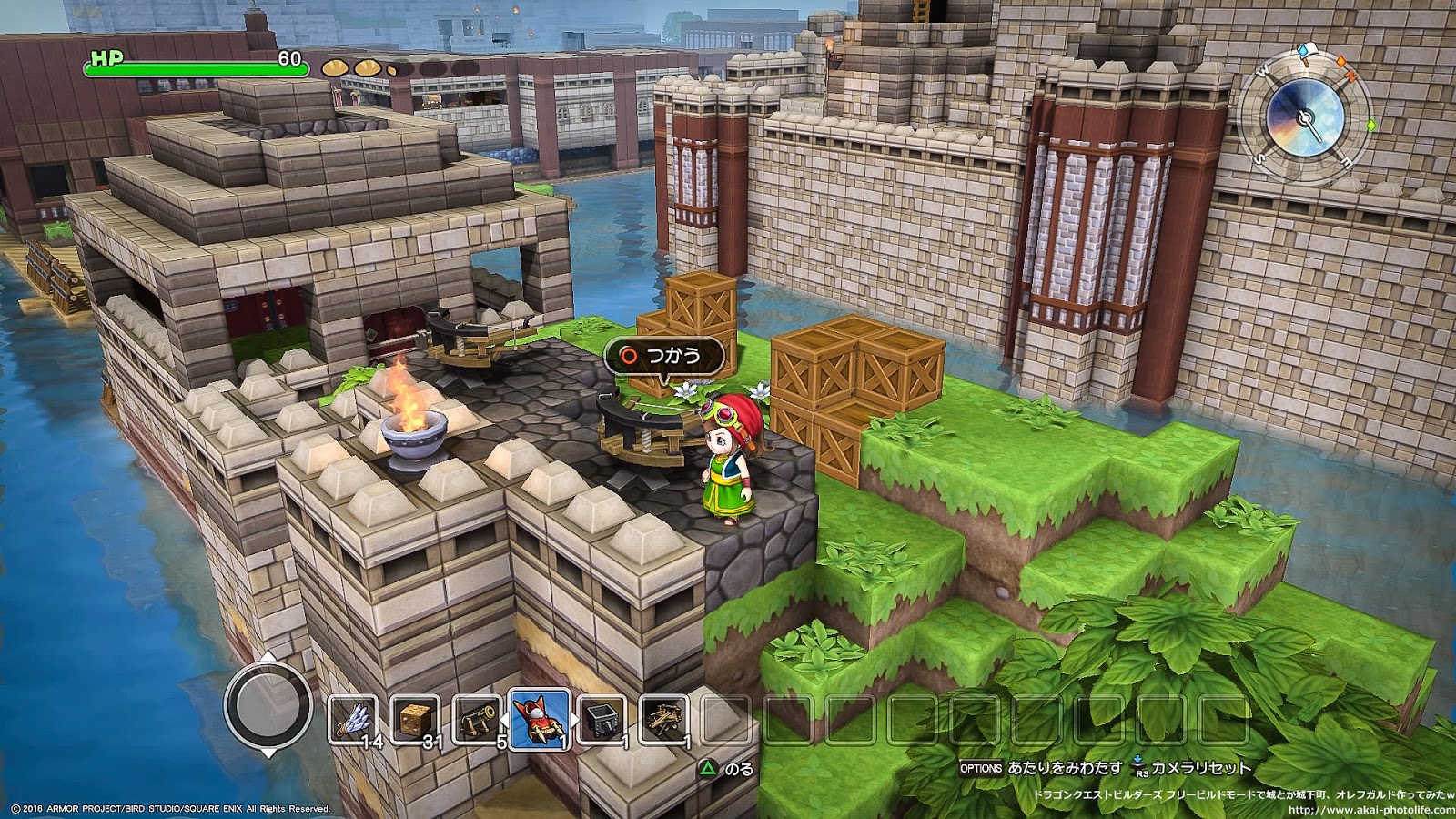Select the minecart hotbar slot
This screenshot has height=819, width=1456.
coord(602,720)
